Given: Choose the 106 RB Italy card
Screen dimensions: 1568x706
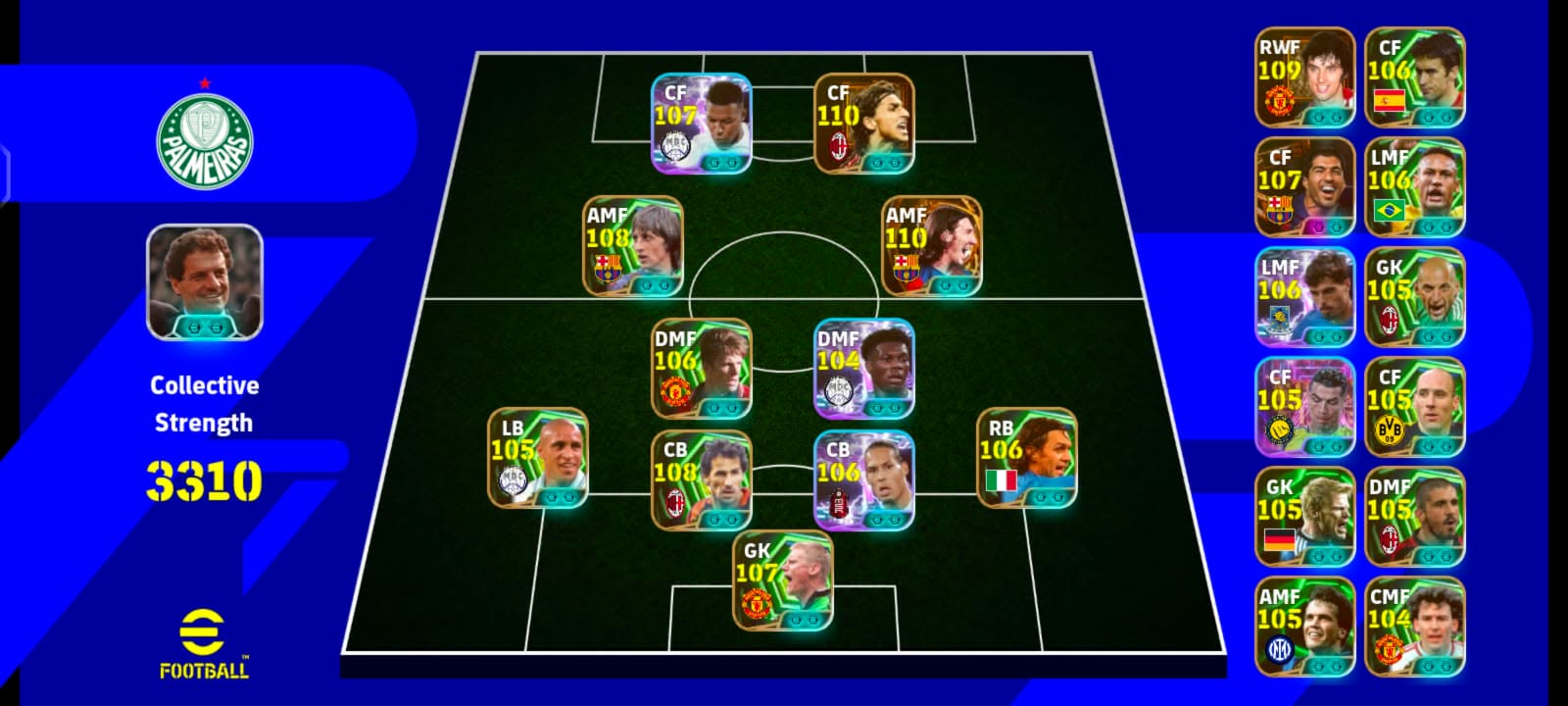Looking at the screenshot, I should [x=1027, y=458].
